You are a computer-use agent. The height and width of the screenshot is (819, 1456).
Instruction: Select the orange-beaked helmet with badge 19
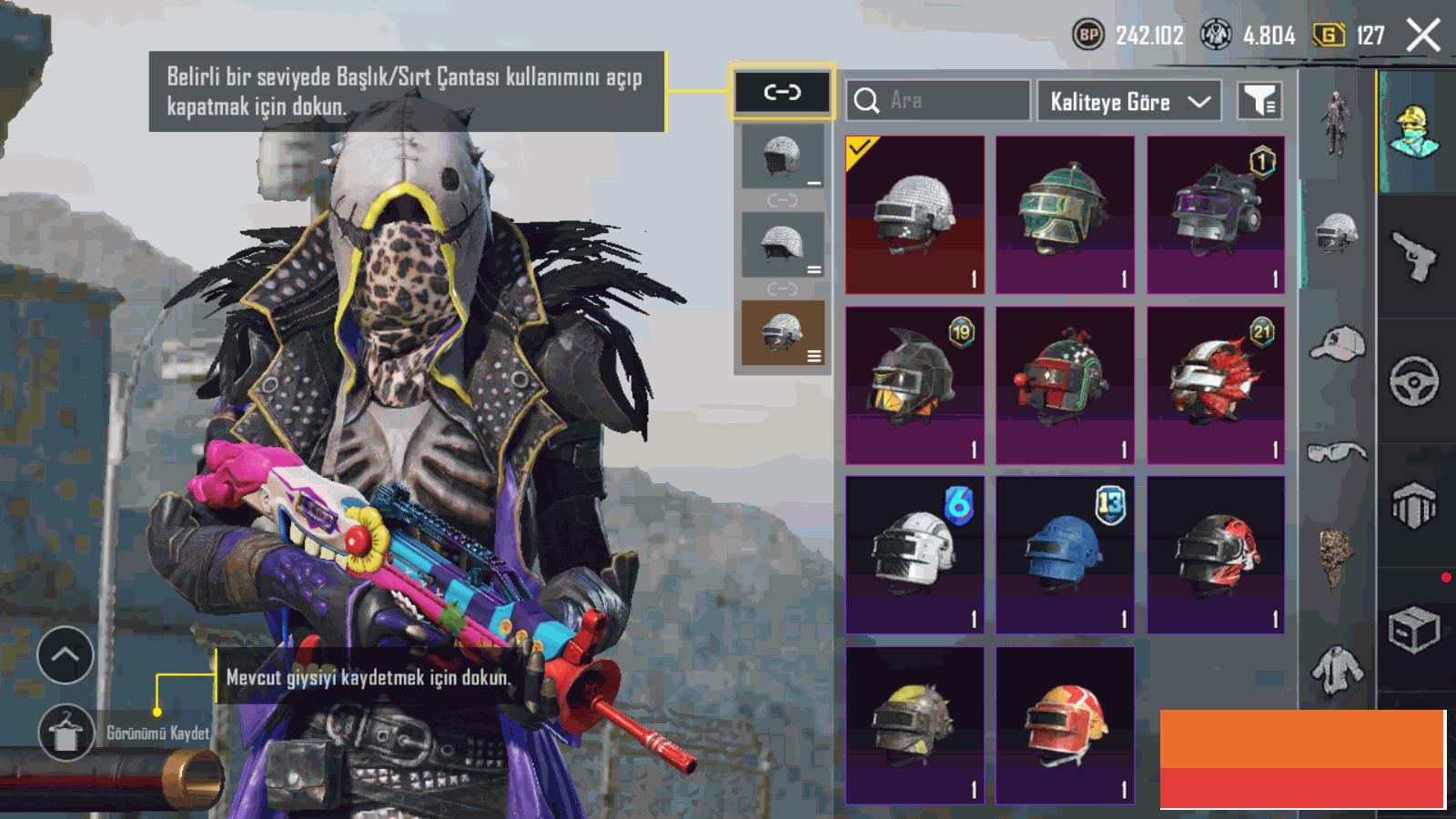[915, 385]
